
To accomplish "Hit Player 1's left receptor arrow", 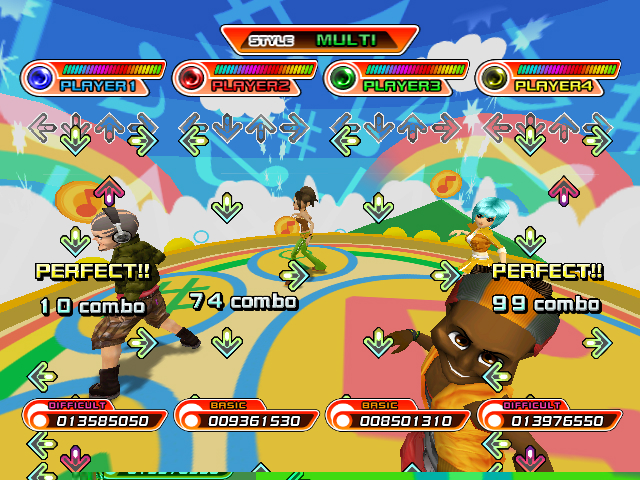I will [x=42, y=126].
